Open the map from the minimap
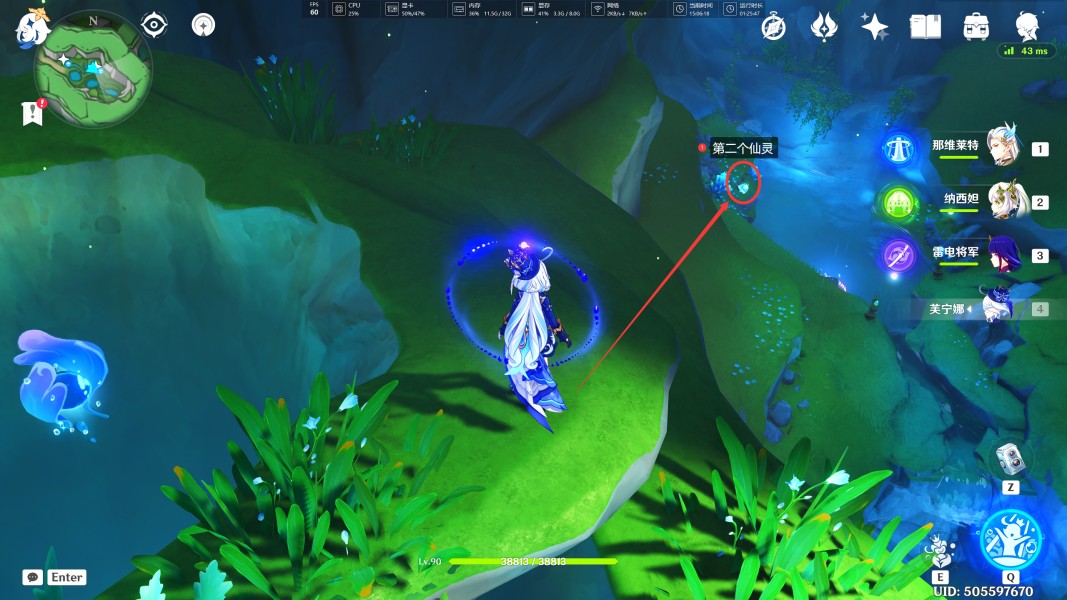 point(93,69)
